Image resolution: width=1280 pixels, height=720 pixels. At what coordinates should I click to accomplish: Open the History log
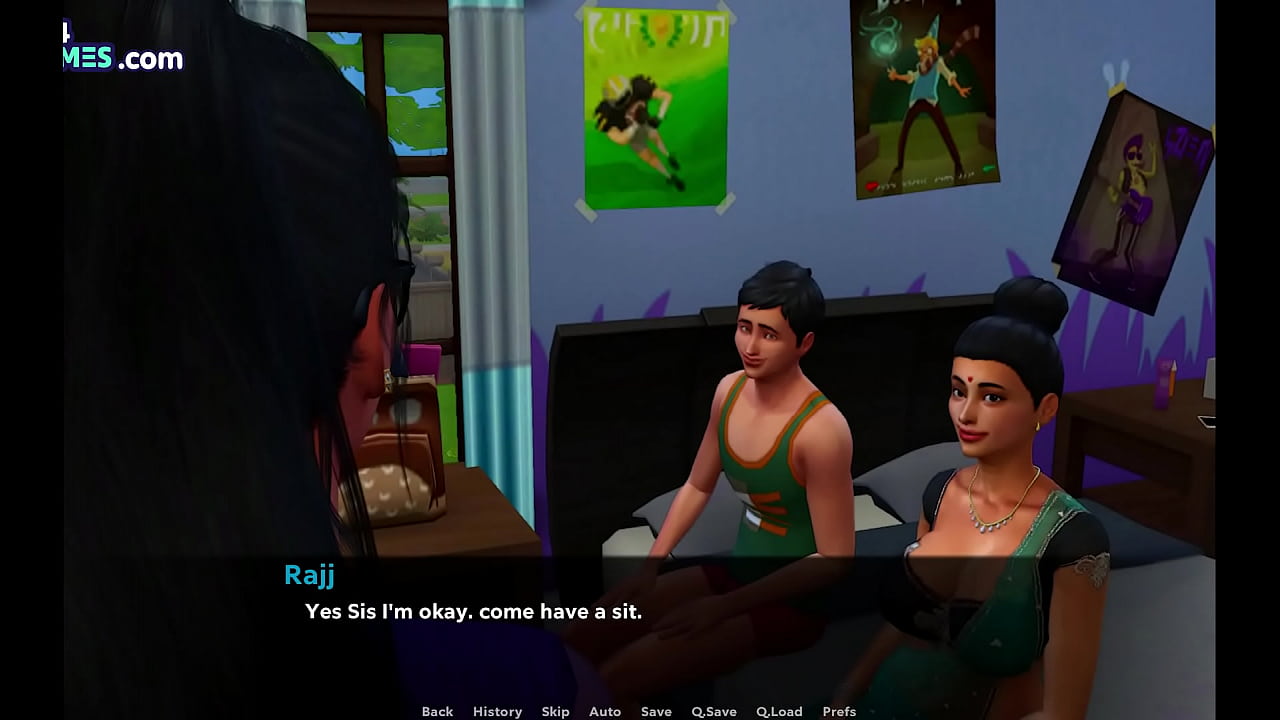click(x=497, y=711)
